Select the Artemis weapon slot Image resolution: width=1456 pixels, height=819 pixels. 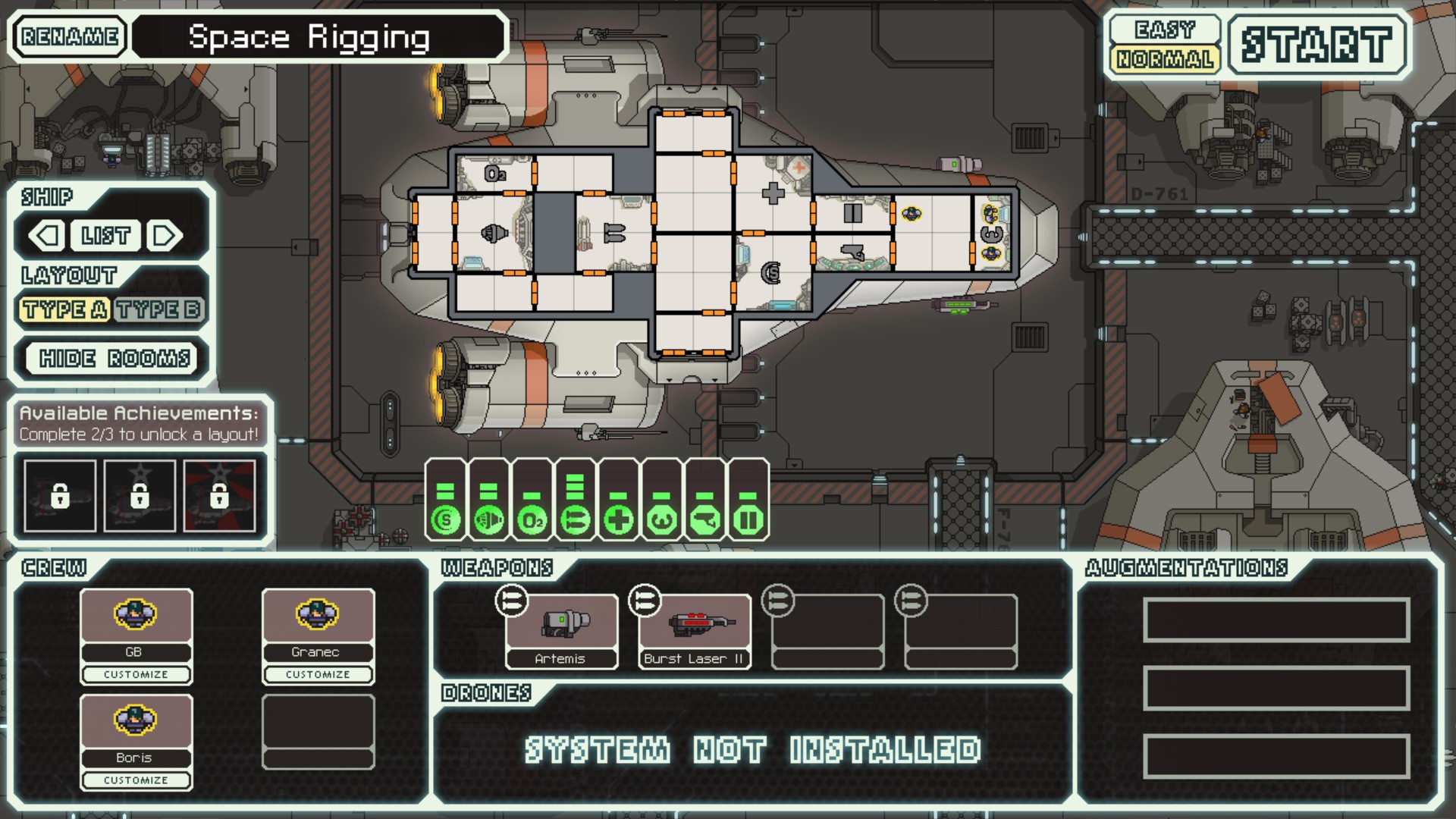click(x=561, y=631)
